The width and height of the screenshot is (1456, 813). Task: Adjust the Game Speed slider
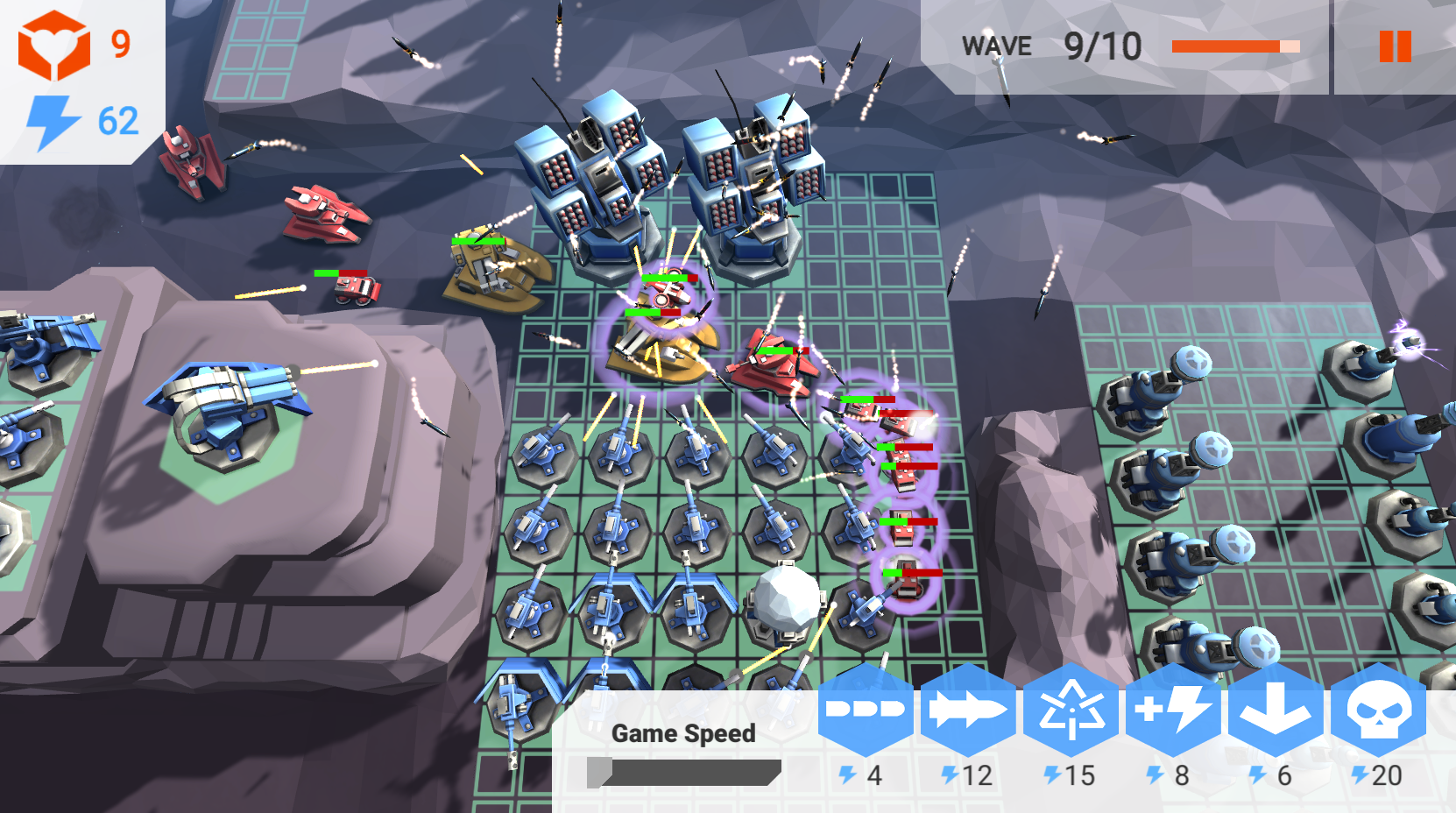[x=683, y=771]
